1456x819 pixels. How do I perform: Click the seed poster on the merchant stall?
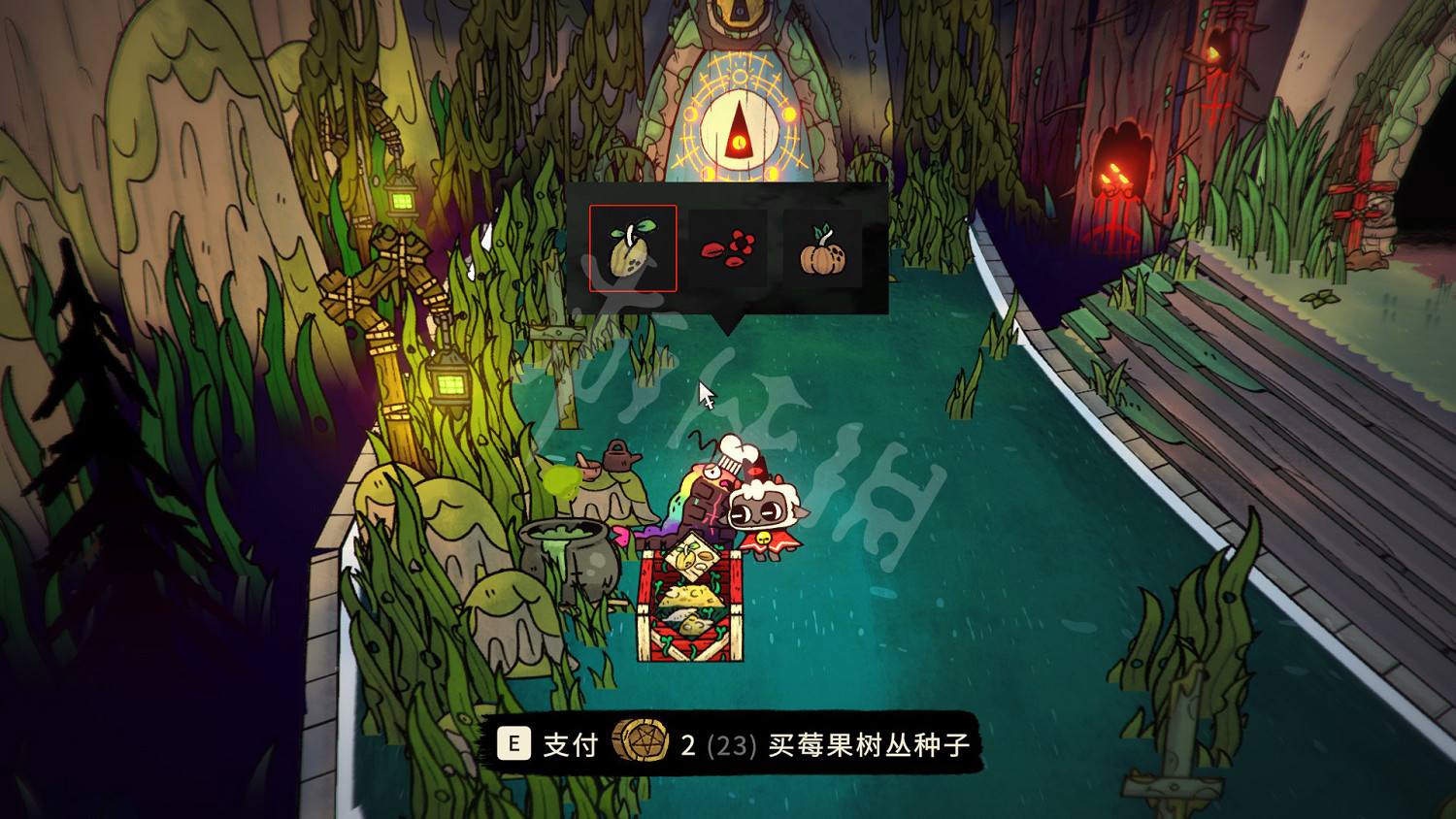[x=691, y=558]
